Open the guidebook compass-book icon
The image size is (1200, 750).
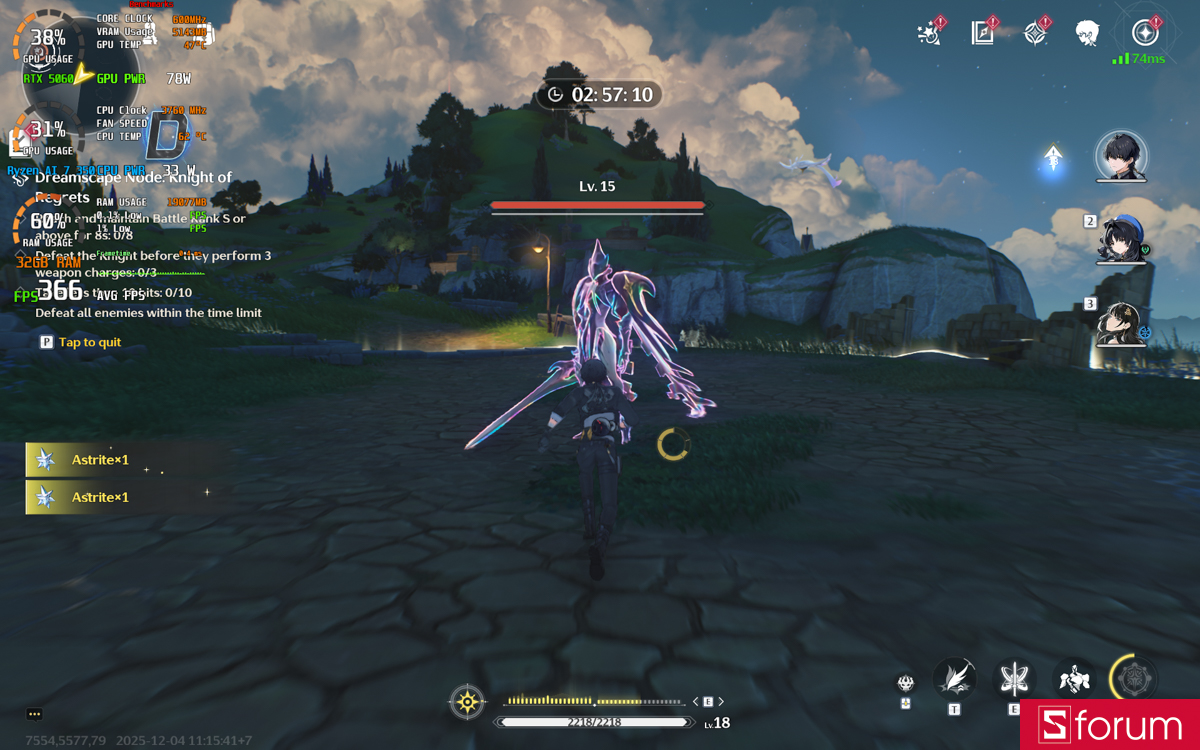(x=982, y=33)
